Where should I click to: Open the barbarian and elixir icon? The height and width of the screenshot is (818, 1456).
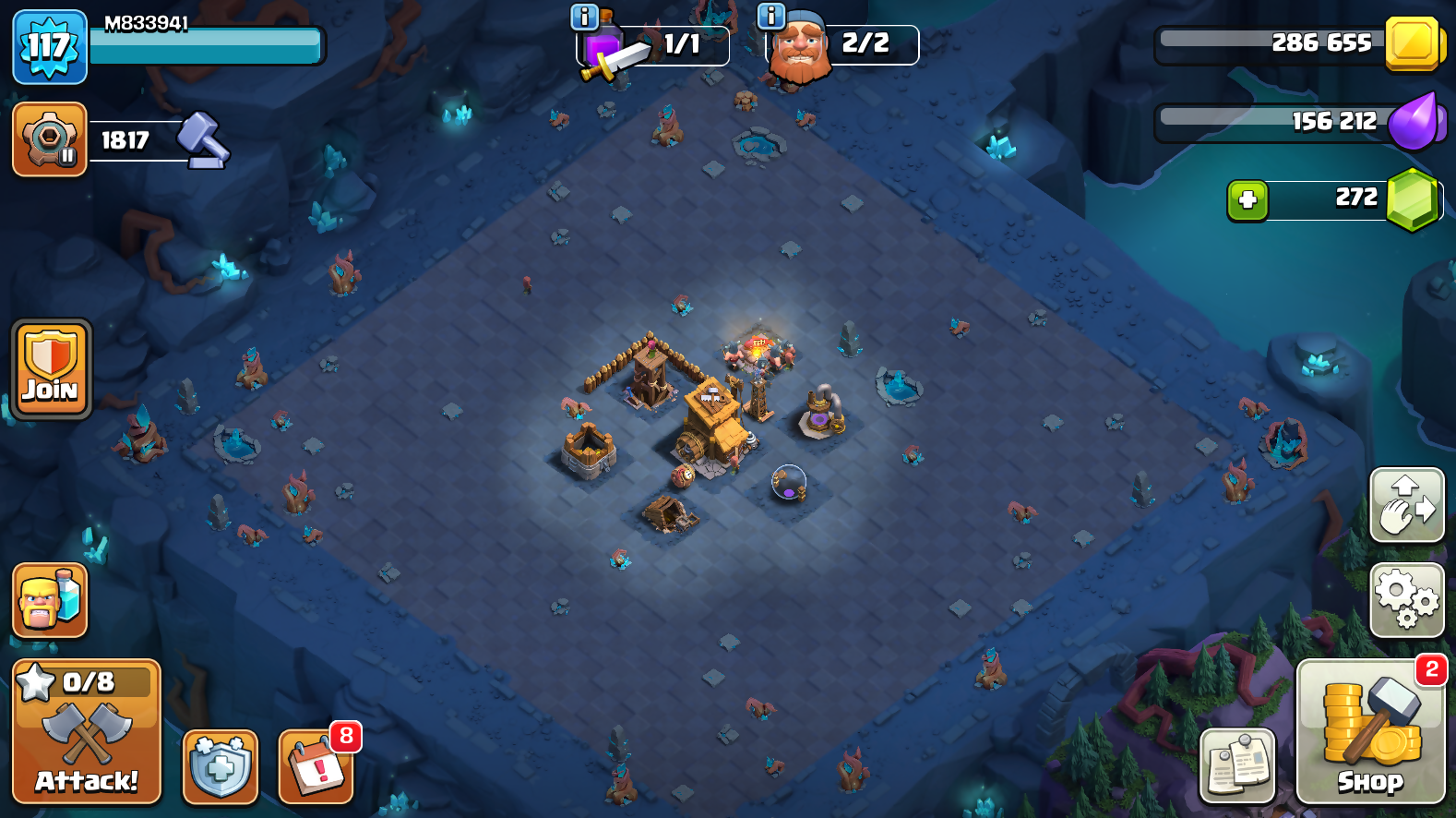(50, 600)
